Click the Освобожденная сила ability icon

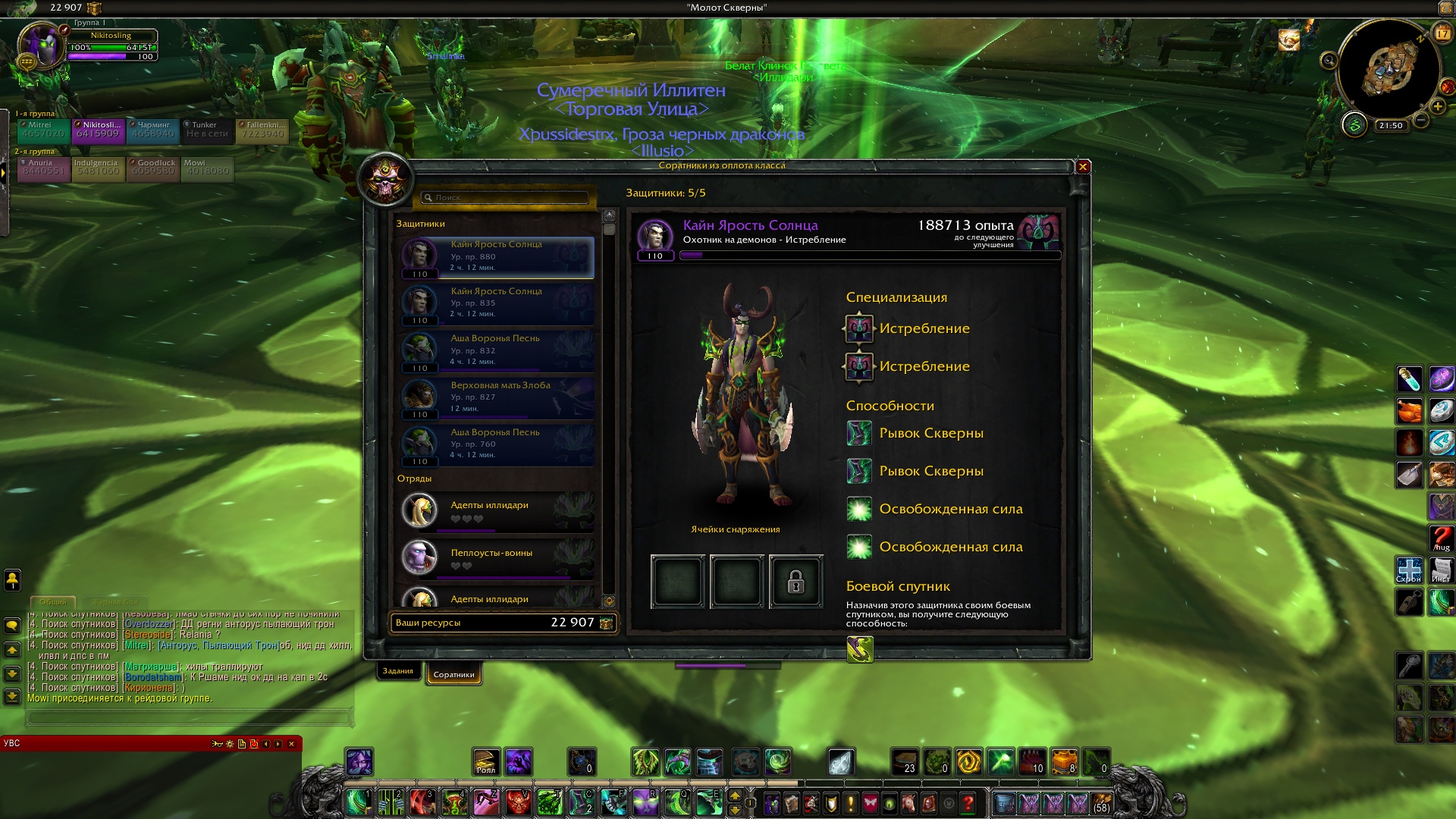859,509
